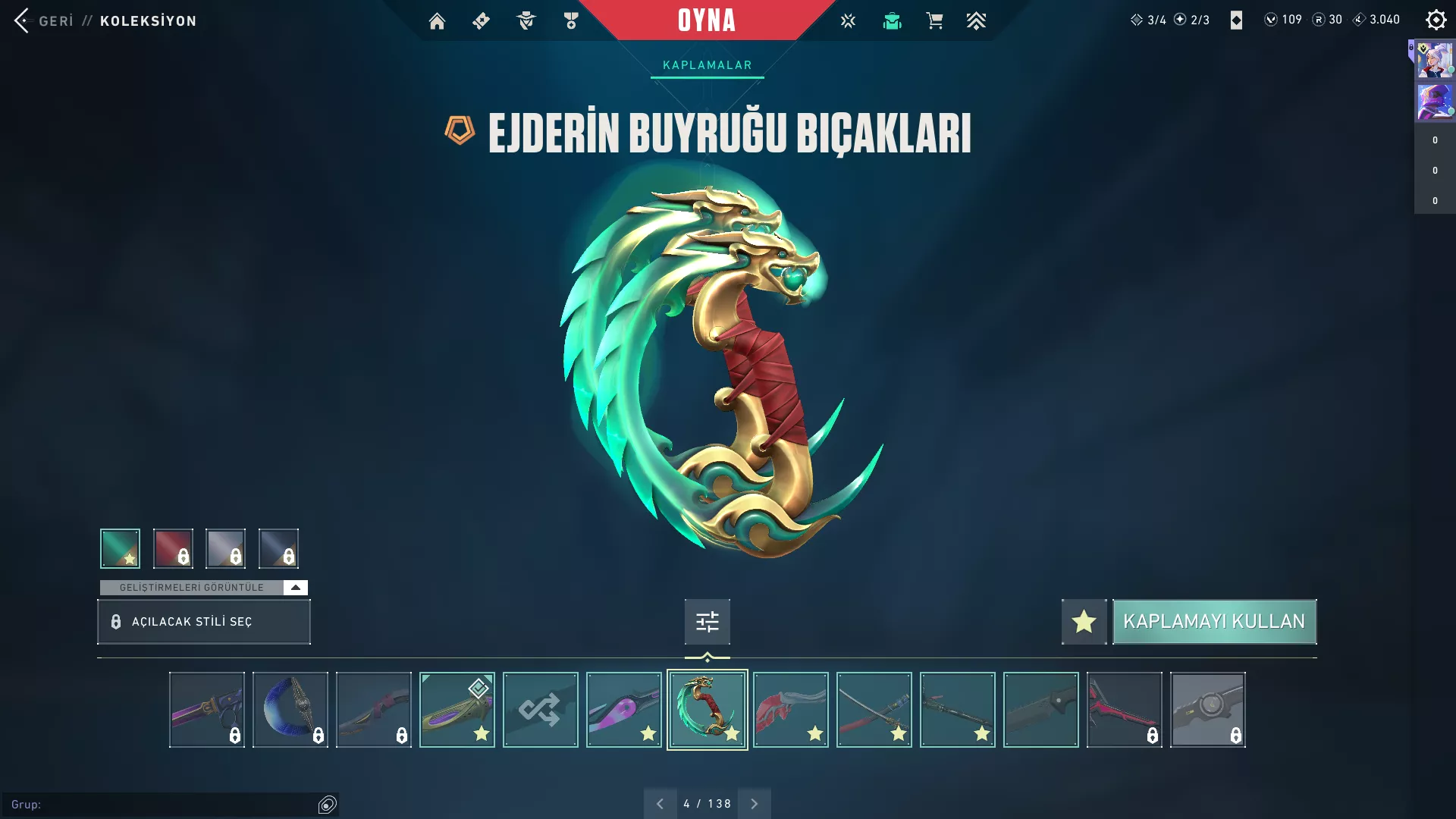Image resolution: width=1456 pixels, height=819 pixels.
Task: Toggle the favorite star button
Action: coord(1084,622)
